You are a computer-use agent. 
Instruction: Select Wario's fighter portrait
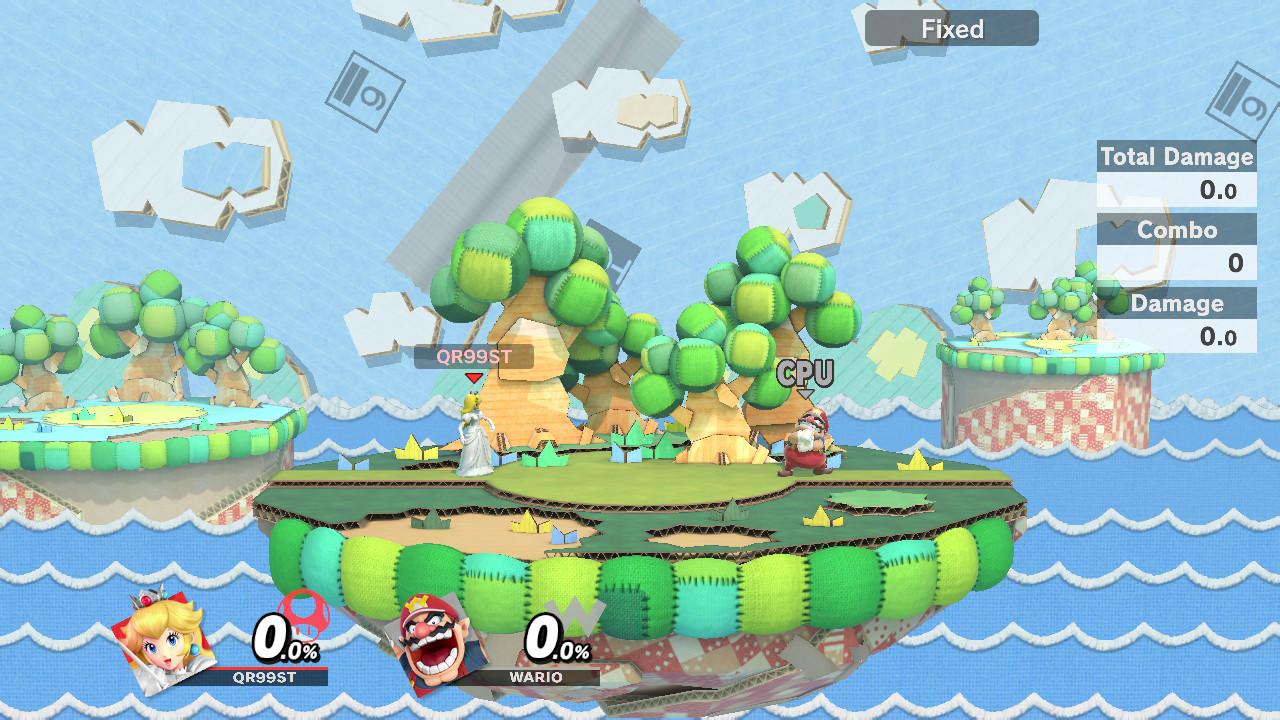pos(436,640)
